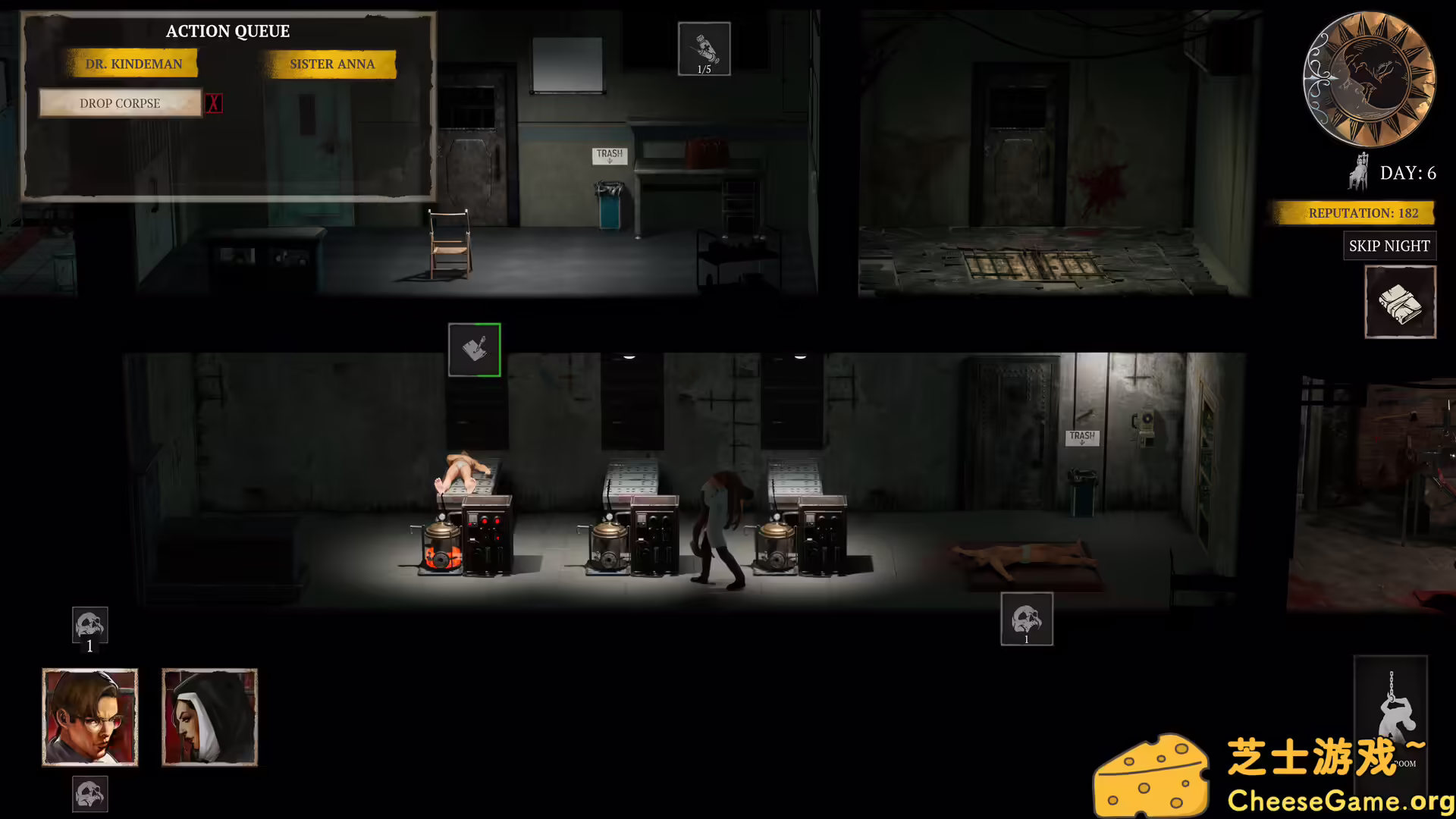The height and width of the screenshot is (819, 1456).
Task: Open the Drop Corpse queued action entry
Action: pyautogui.click(x=121, y=103)
